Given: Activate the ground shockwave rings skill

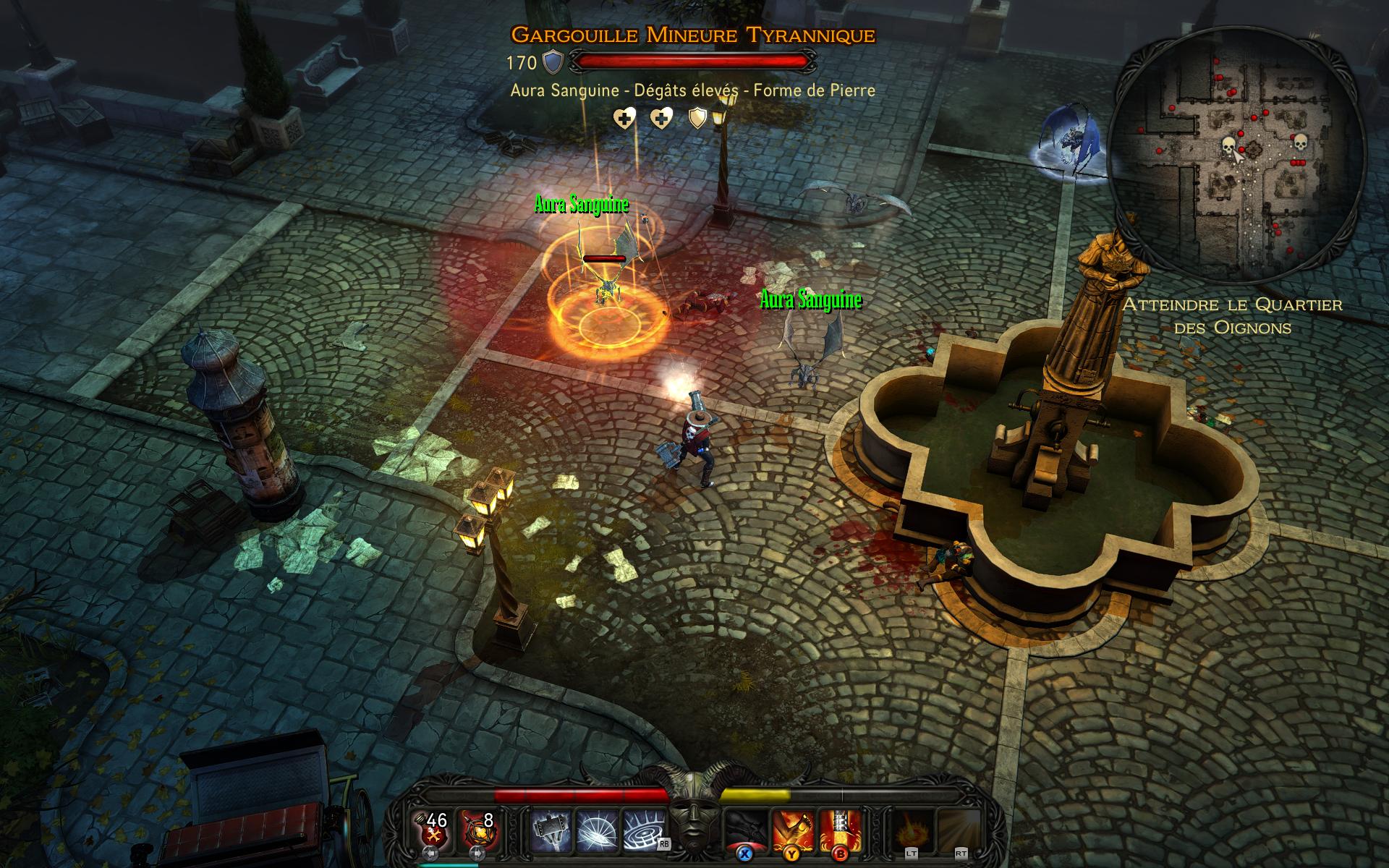Looking at the screenshot, I should 643,830.
